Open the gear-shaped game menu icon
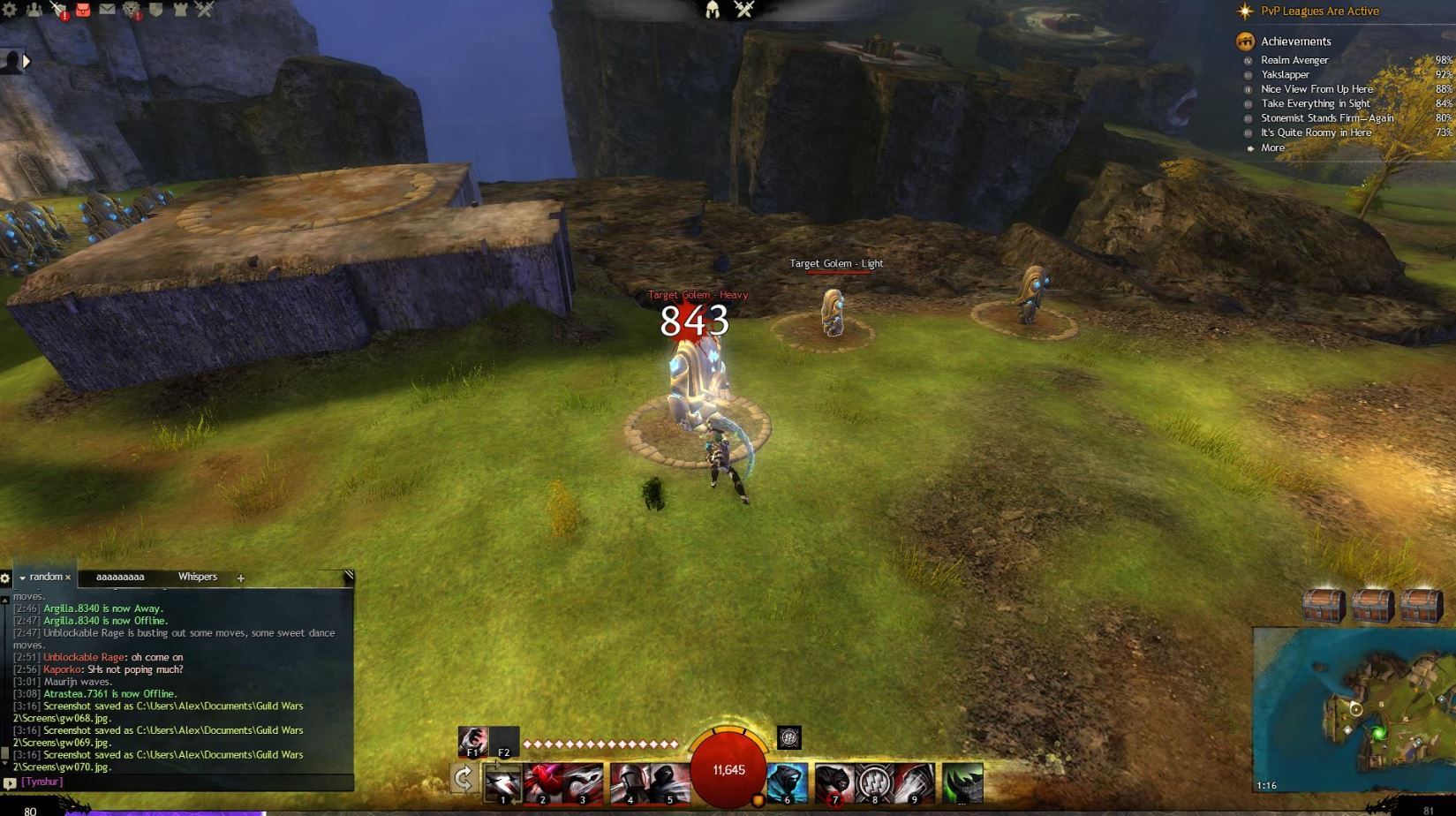1456x816 pixels. tap(10, 10)
